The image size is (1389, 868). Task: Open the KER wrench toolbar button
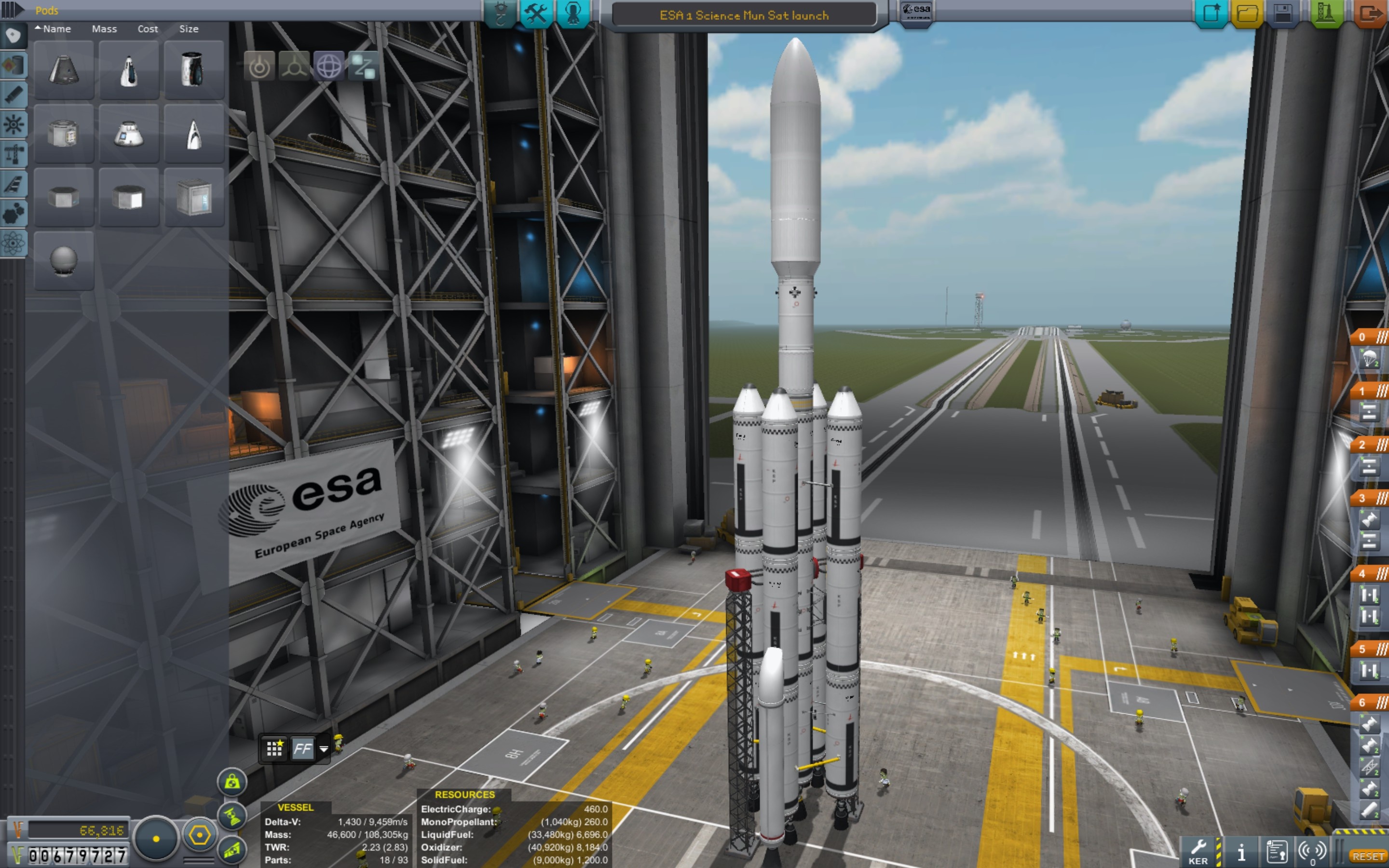click(x=1198, y=850)
